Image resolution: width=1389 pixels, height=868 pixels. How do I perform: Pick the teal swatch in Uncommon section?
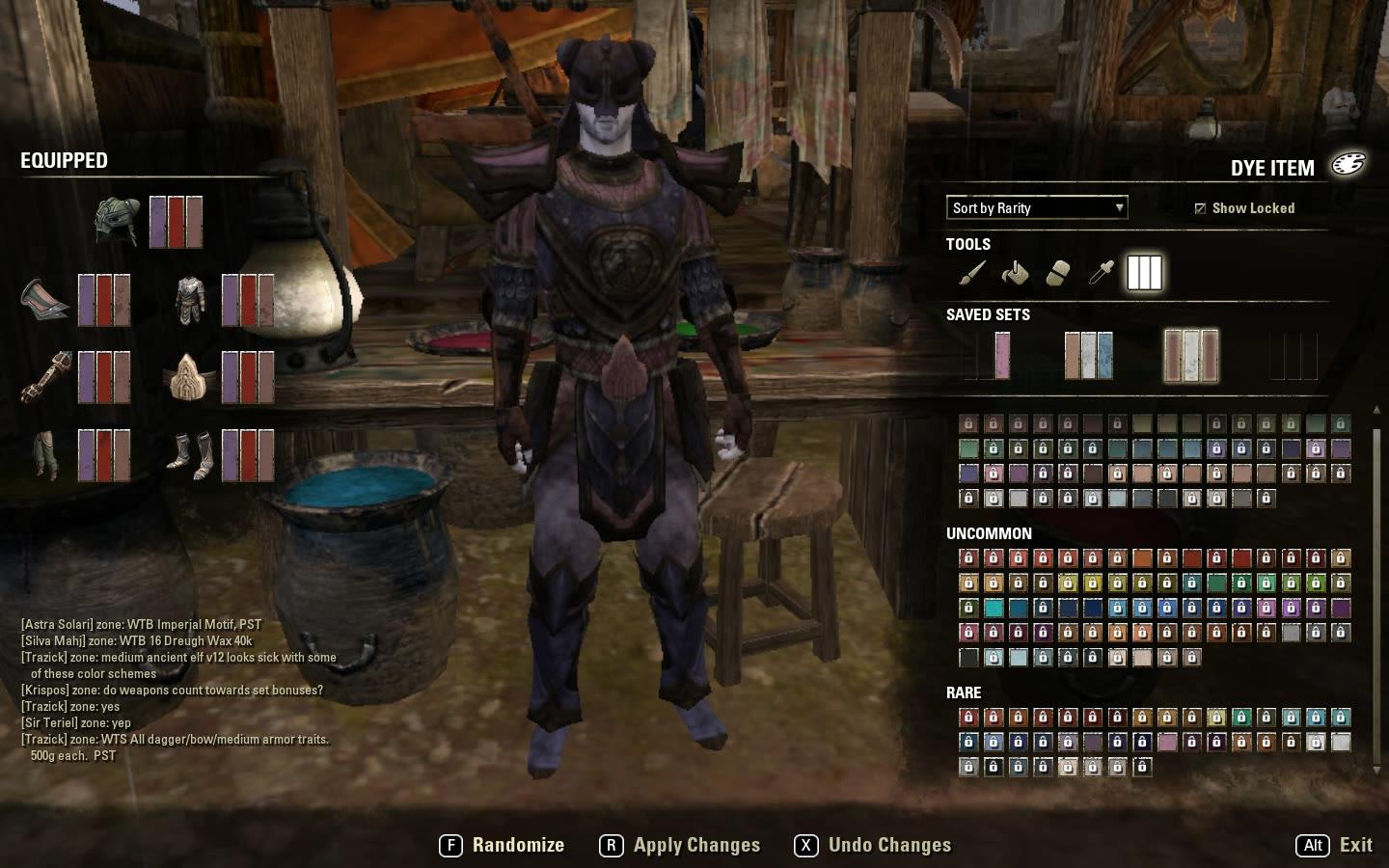tap(992, 610)
